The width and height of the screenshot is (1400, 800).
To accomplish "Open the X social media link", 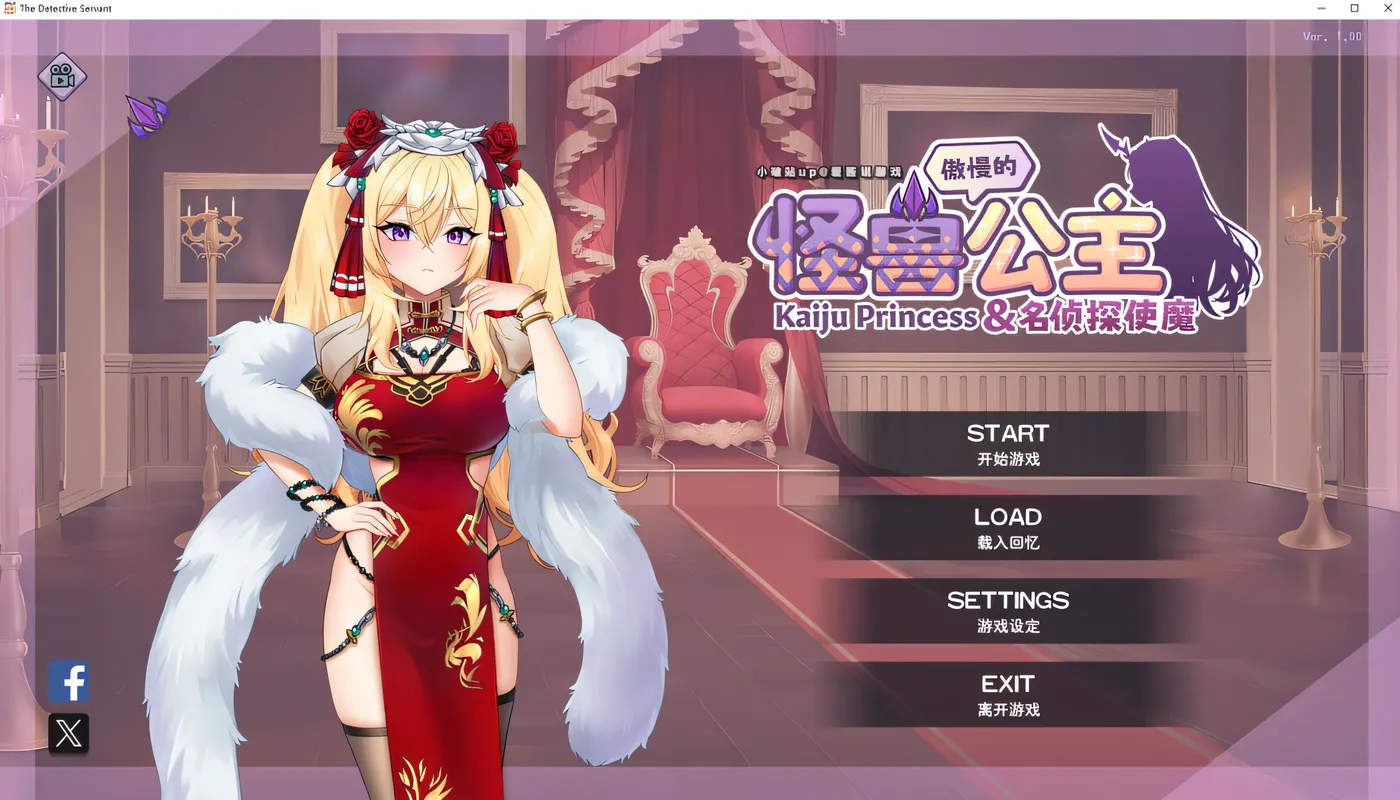I will (x=69, y=735).
